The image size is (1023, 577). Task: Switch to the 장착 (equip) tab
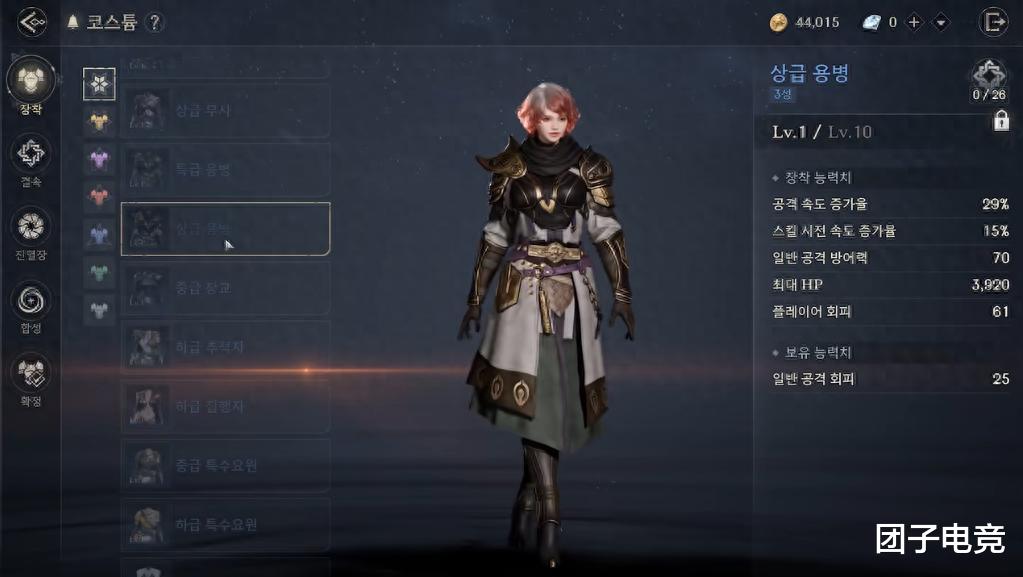coord(31,82)
